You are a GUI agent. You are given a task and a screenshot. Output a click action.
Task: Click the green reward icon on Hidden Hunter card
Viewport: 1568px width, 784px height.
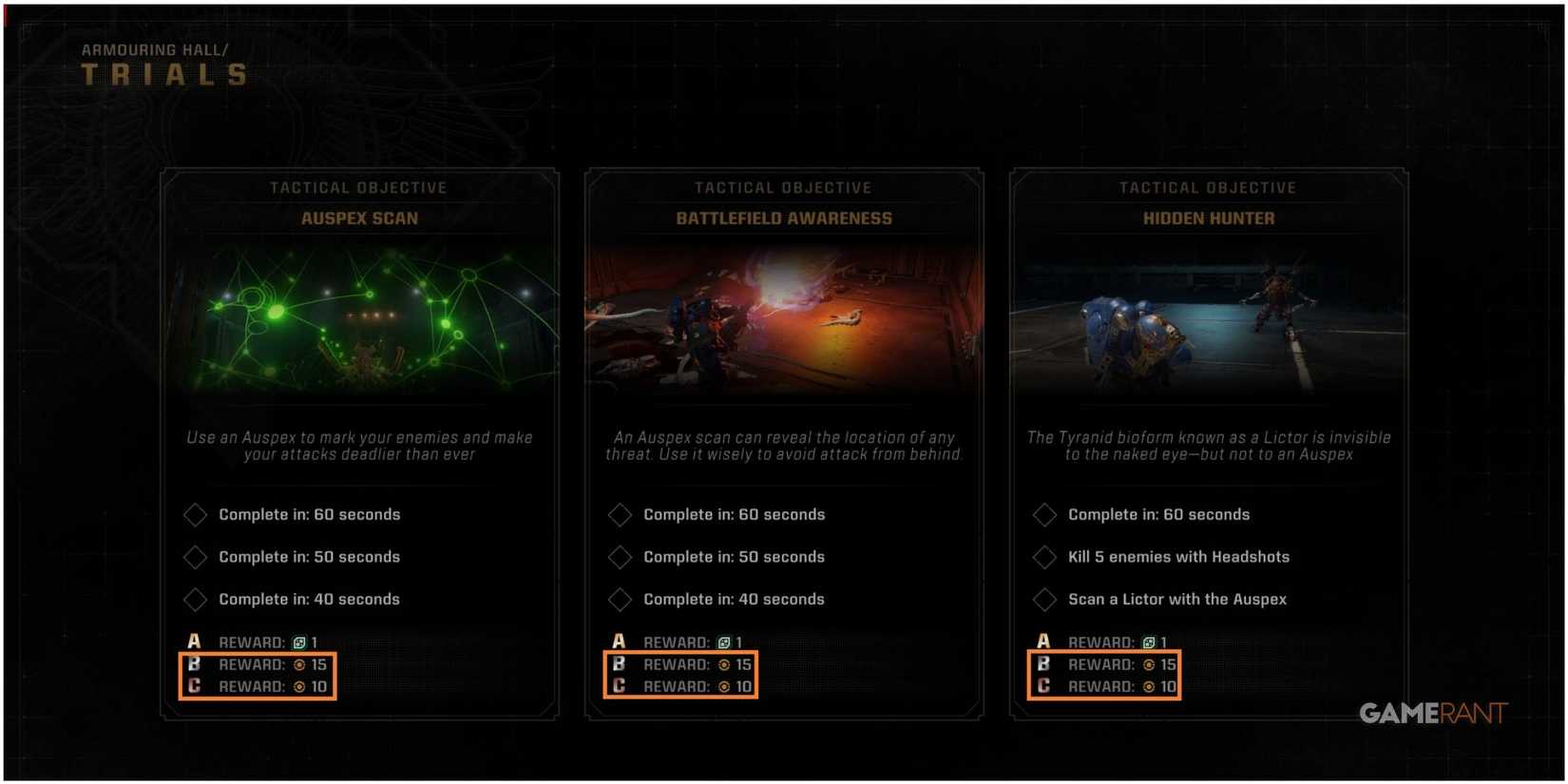pos(1149,642)
